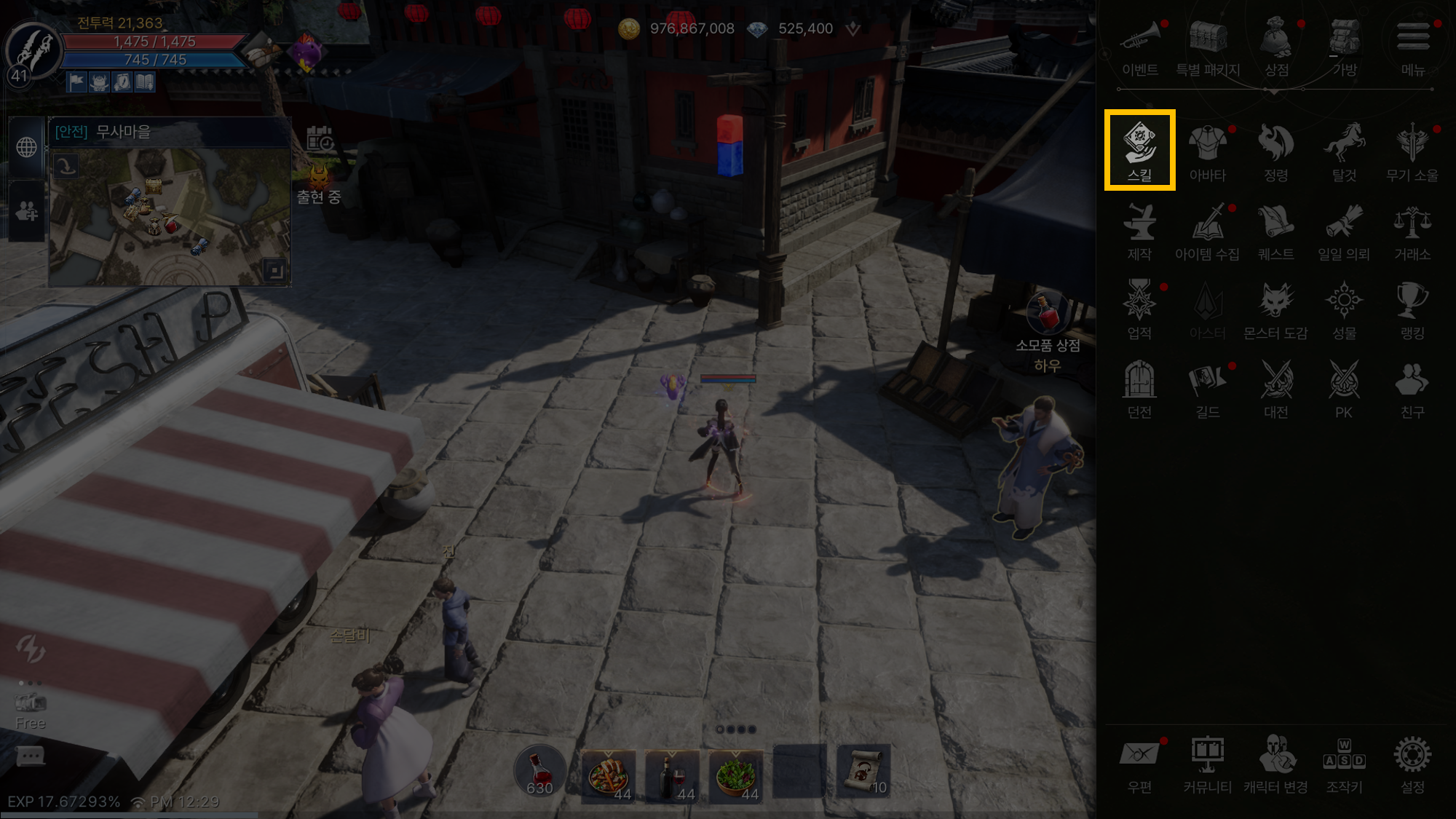
Task: Open the 길드 (Guild) menu
Action: 1208,389
